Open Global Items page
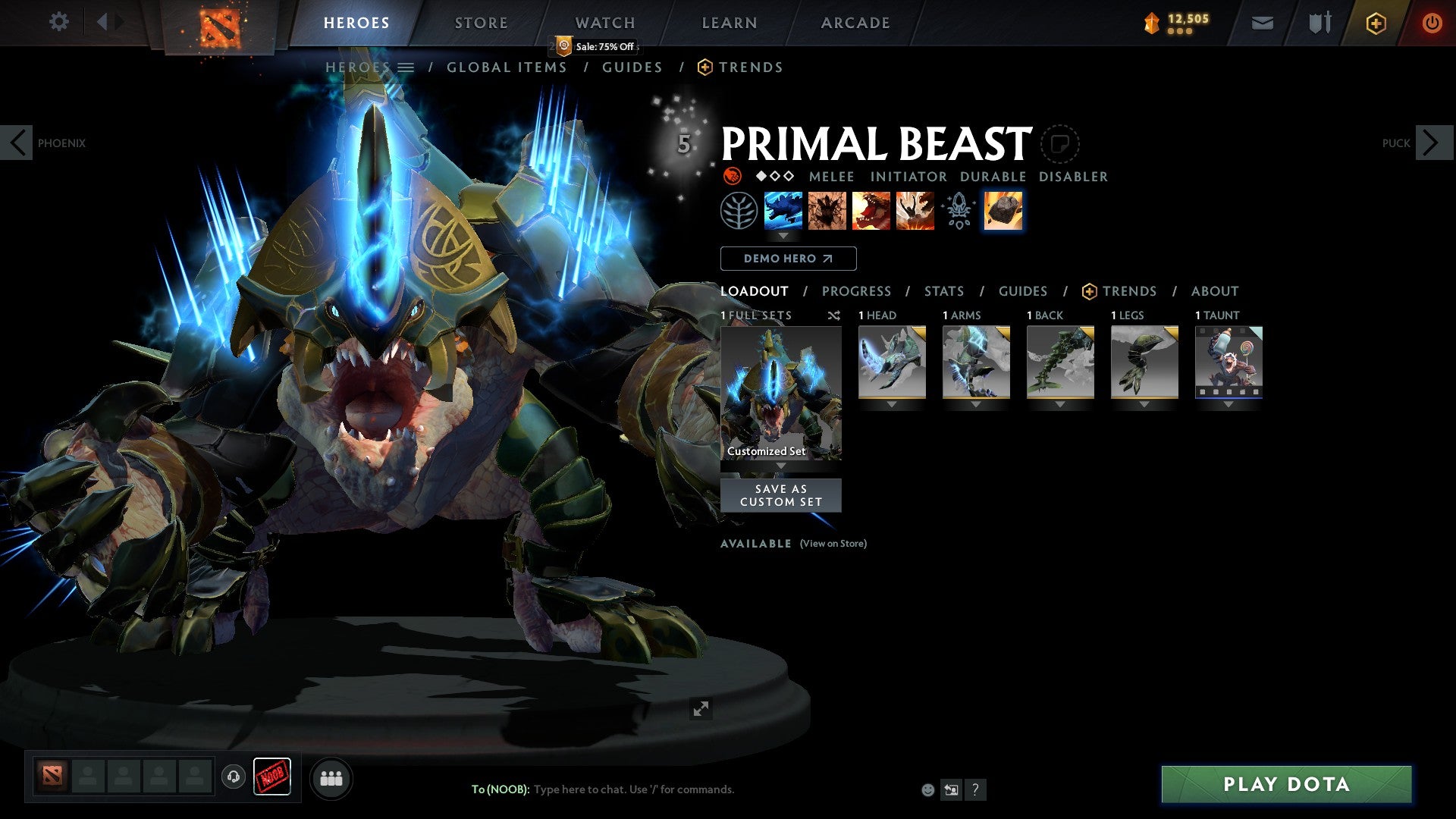 click(507, 67)
